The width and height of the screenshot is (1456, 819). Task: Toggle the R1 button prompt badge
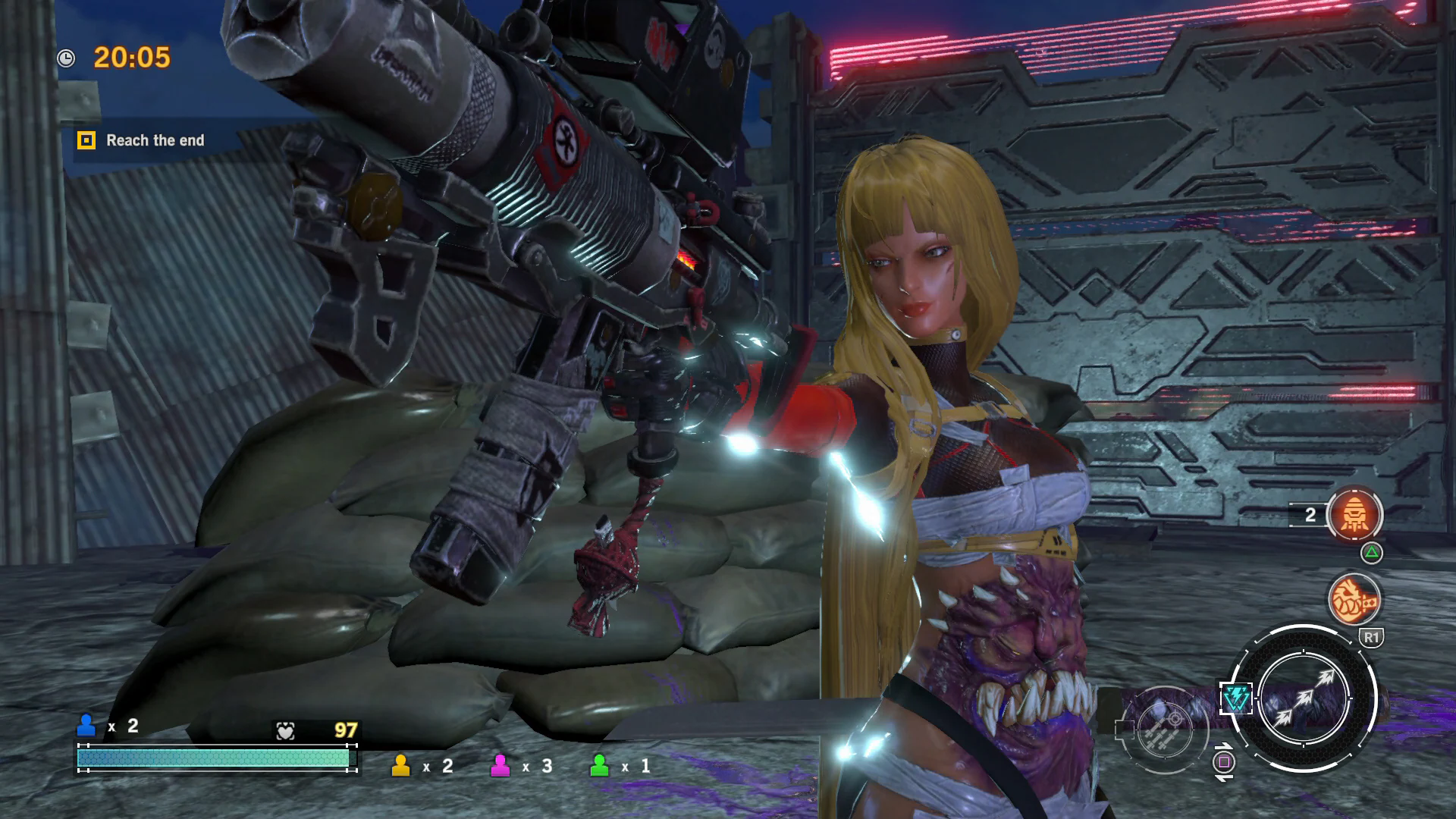pyautogui.click(x=1371, y=636)
